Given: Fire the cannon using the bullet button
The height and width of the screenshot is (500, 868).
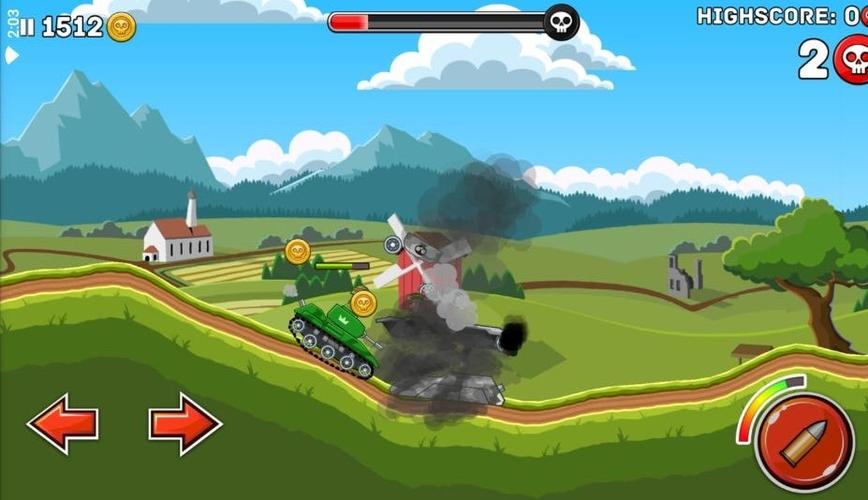Looking at the screenshot, I should [804, 442].
